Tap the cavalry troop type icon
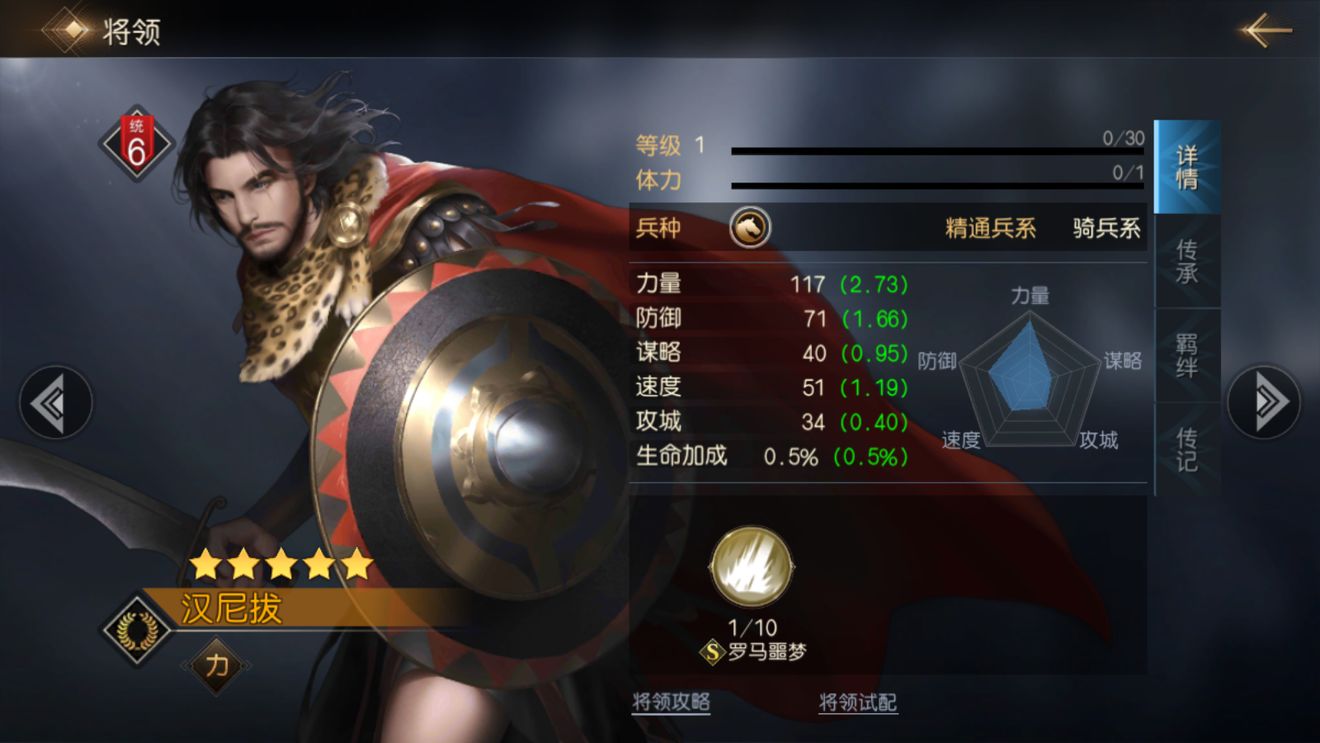Screen dimensions: 1320x743 pos(749,228)
